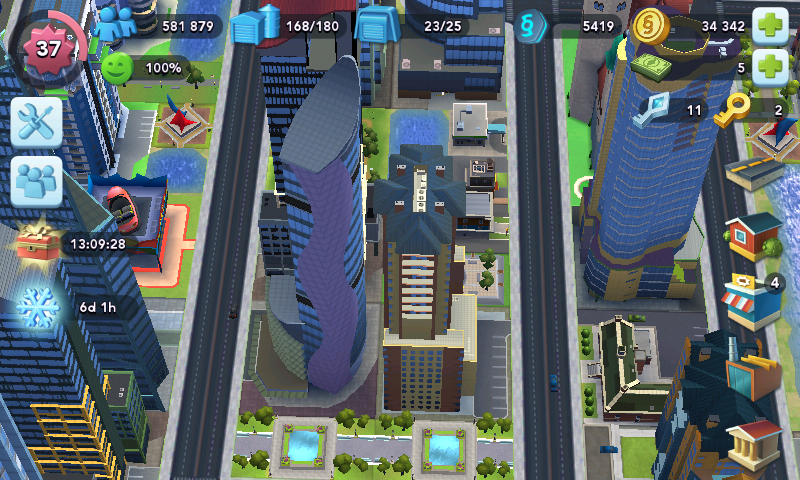Open the friends button with three figures

coord(37,181)
